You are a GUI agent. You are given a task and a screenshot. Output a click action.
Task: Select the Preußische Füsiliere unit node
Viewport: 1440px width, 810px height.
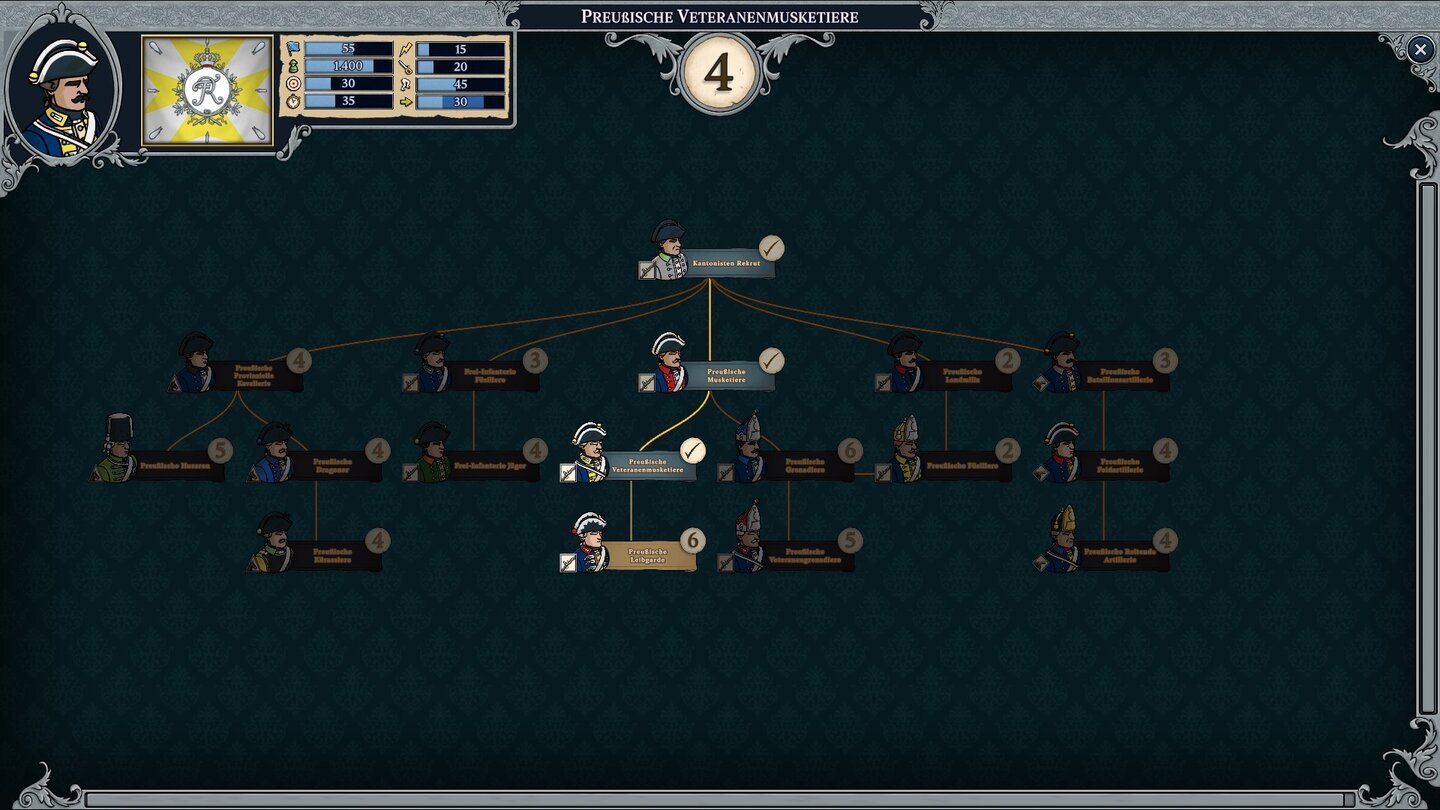click(962, 466)
